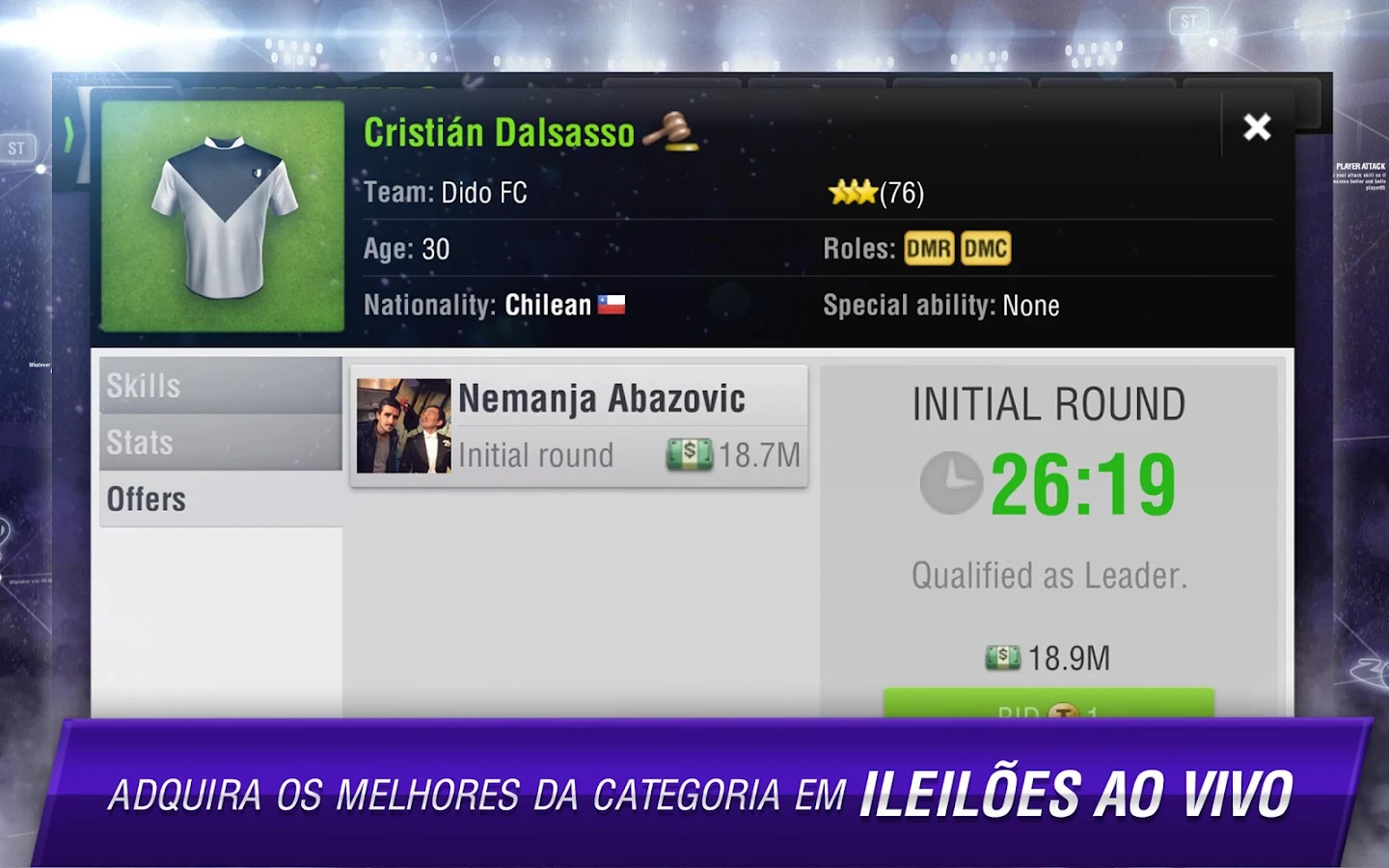1389x868 pixels.
Task: Click the Chilean flag icon
Action: click(x=613, y=303)
